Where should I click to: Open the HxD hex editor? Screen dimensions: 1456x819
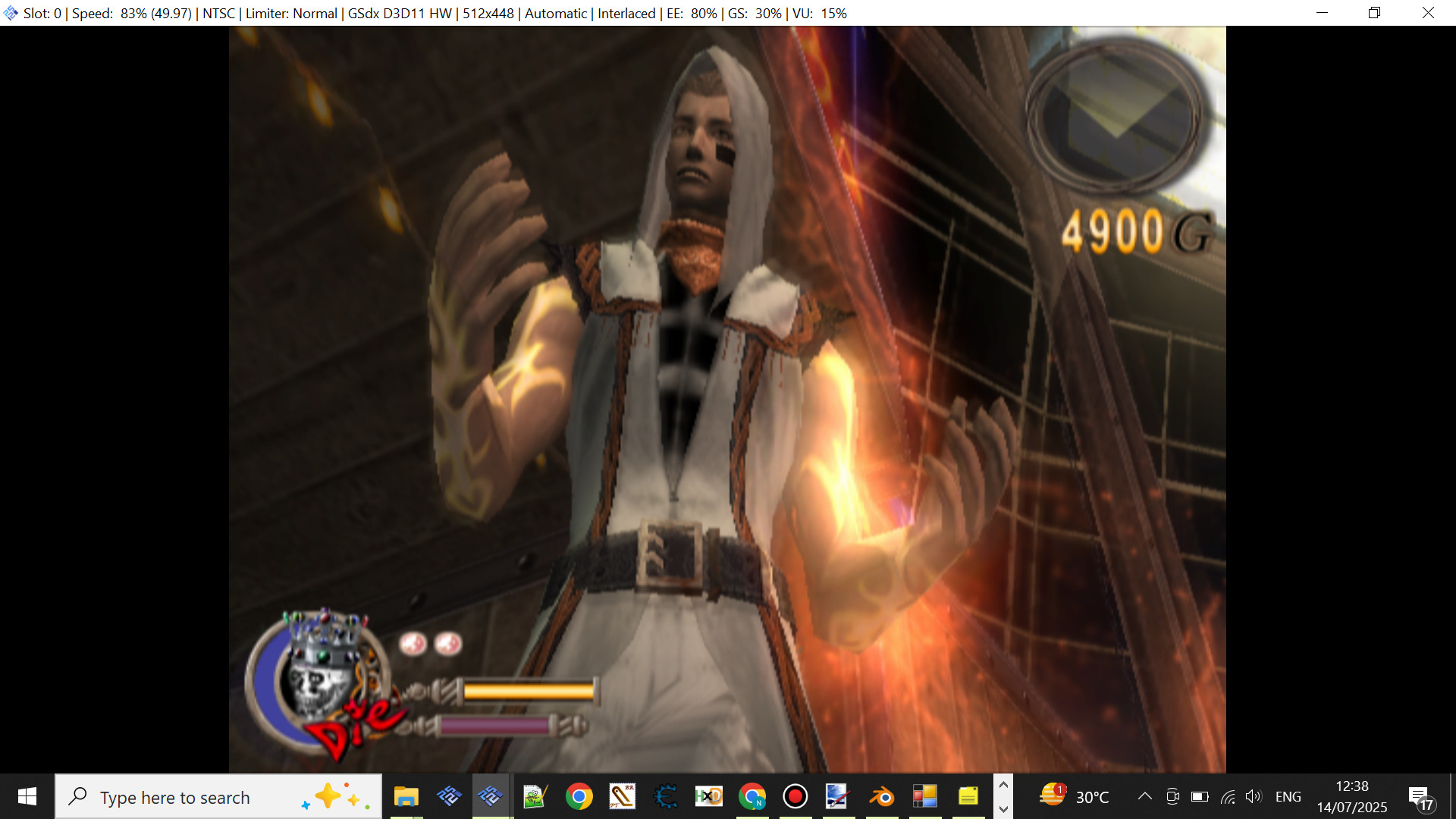point(709,796)
